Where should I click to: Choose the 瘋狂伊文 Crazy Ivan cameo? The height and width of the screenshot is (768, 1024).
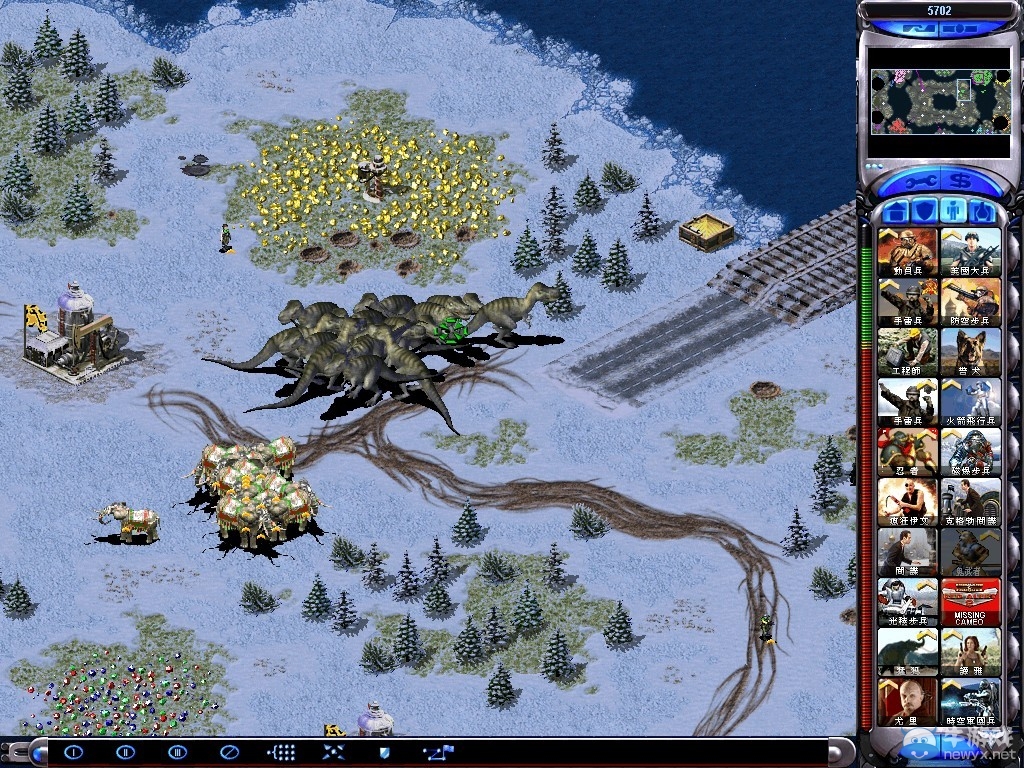click(908, 502)
